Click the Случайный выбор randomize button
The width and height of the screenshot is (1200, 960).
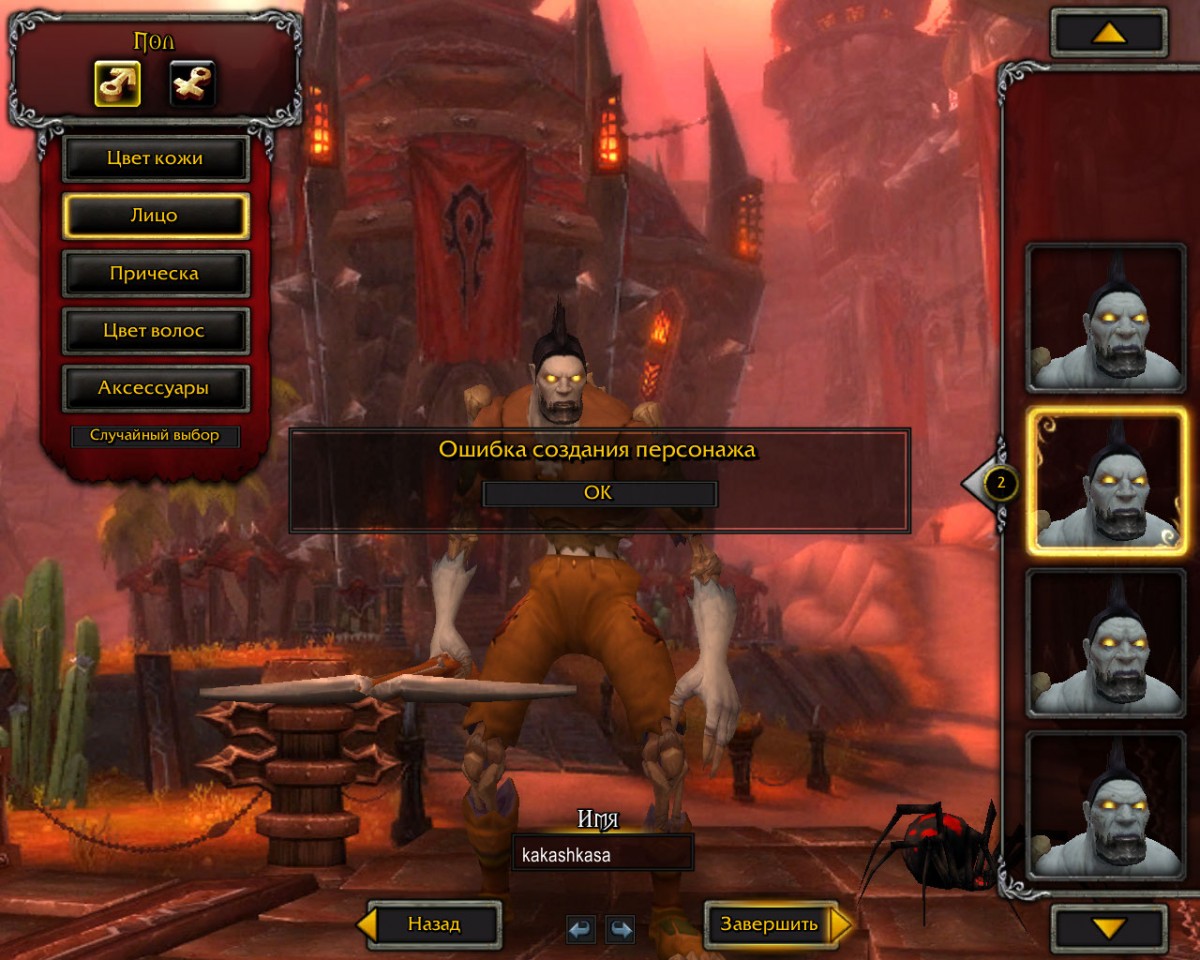pos(155,436)
